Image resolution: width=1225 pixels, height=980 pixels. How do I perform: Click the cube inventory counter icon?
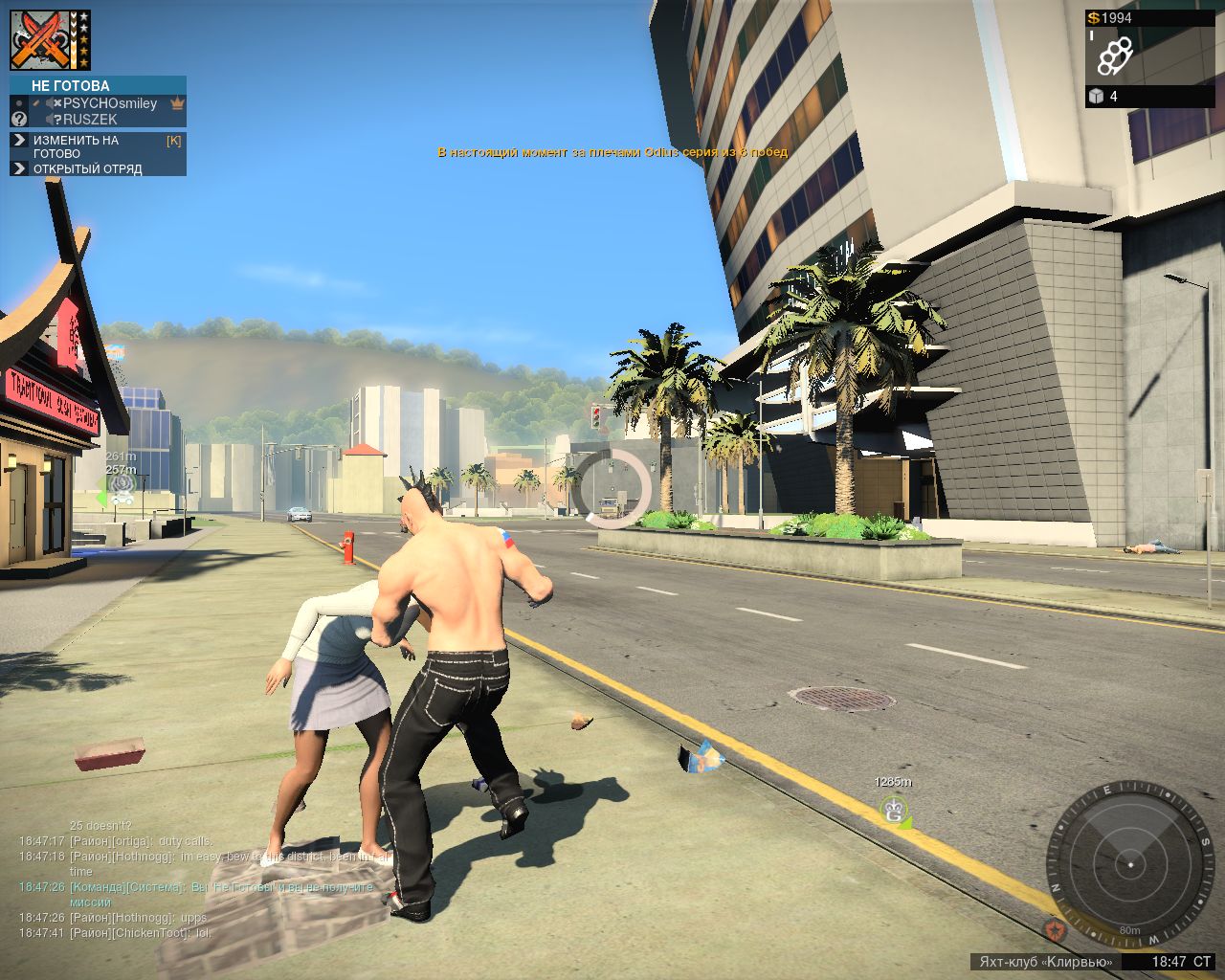click(1097, 97)
